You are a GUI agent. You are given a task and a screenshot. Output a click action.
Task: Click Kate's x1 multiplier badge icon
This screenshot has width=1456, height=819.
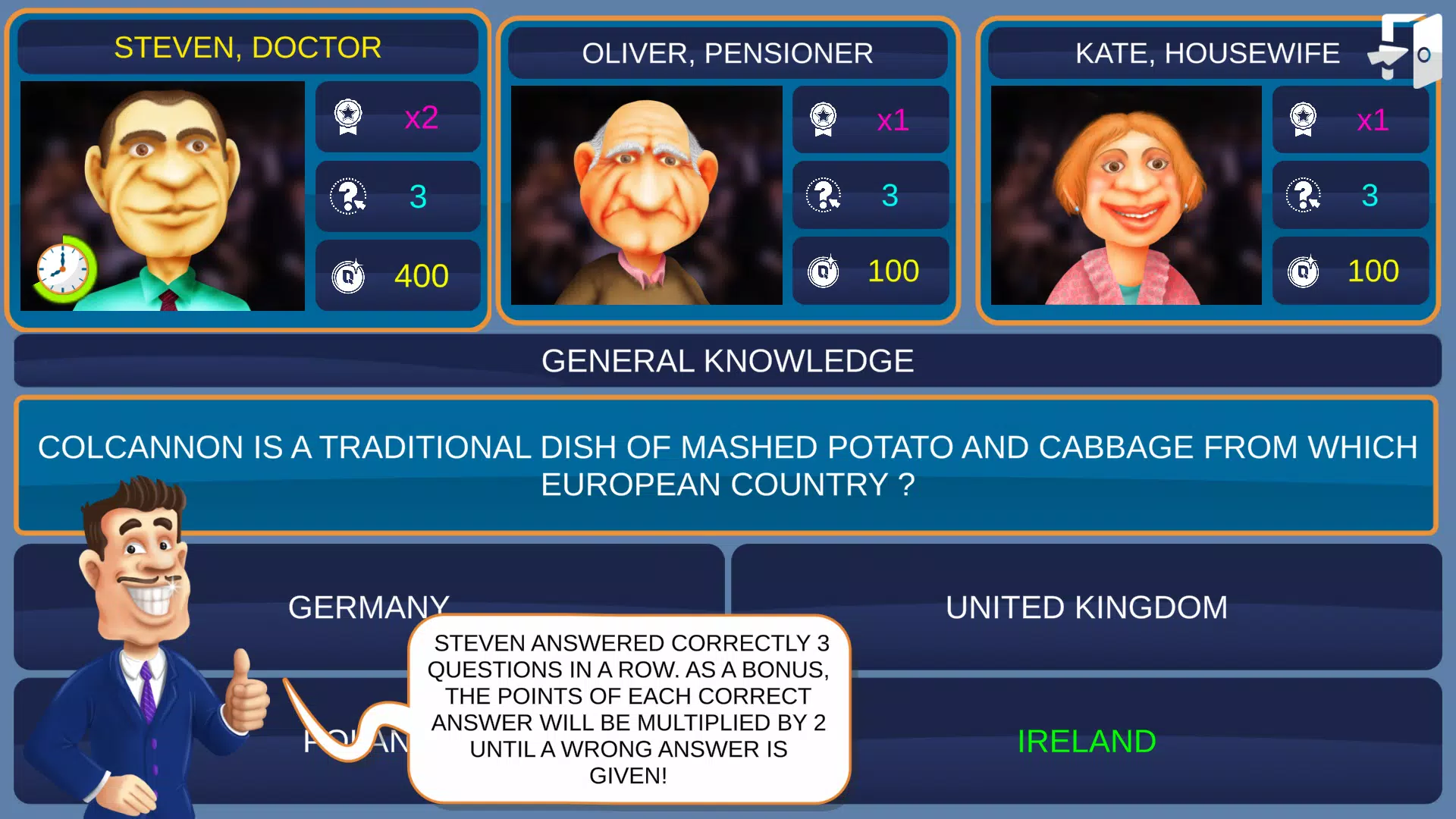pyautogui.click(x=1303, y=119)
